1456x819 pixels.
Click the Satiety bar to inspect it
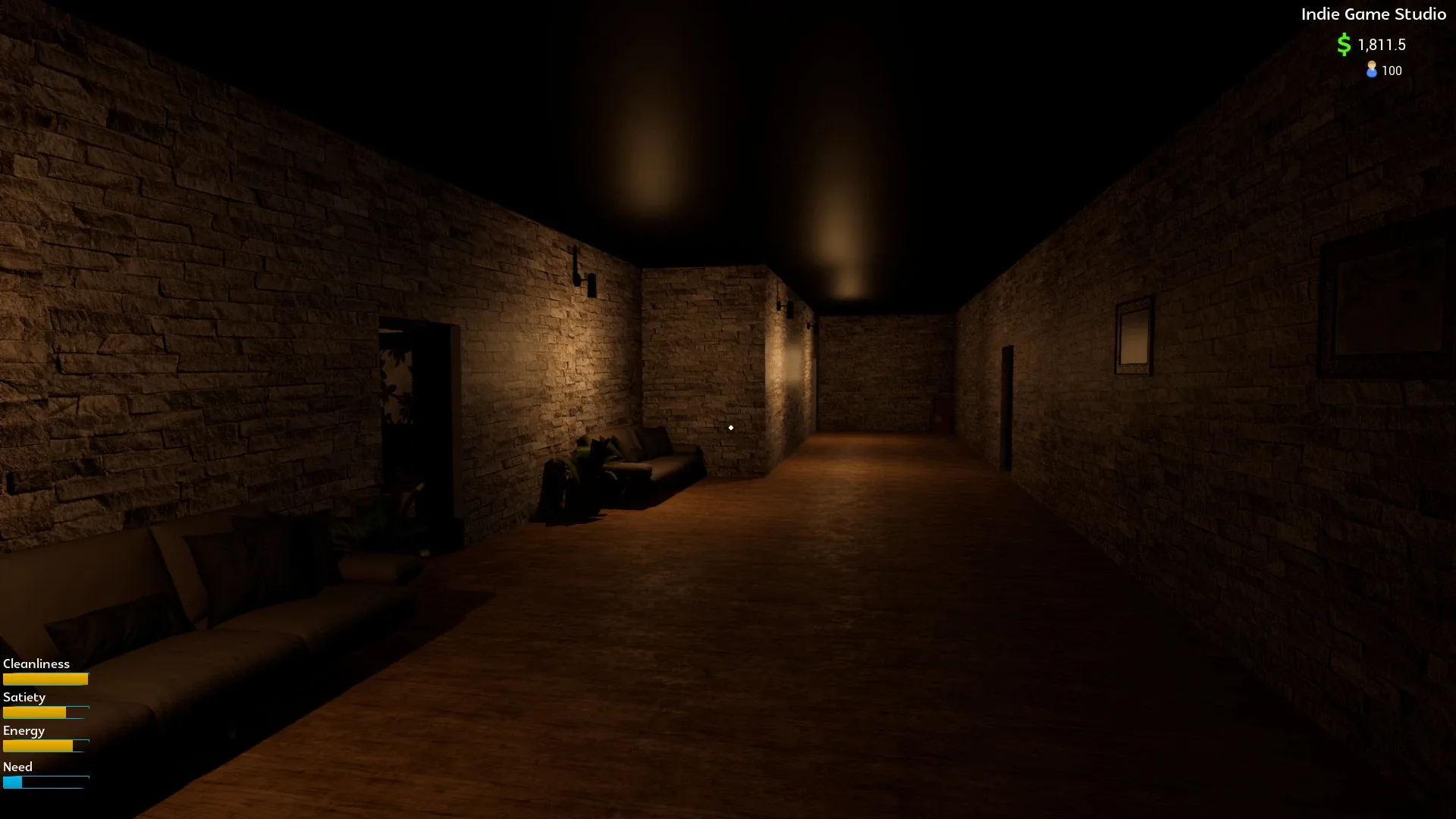pyautogui.click(x=45, y=713)
